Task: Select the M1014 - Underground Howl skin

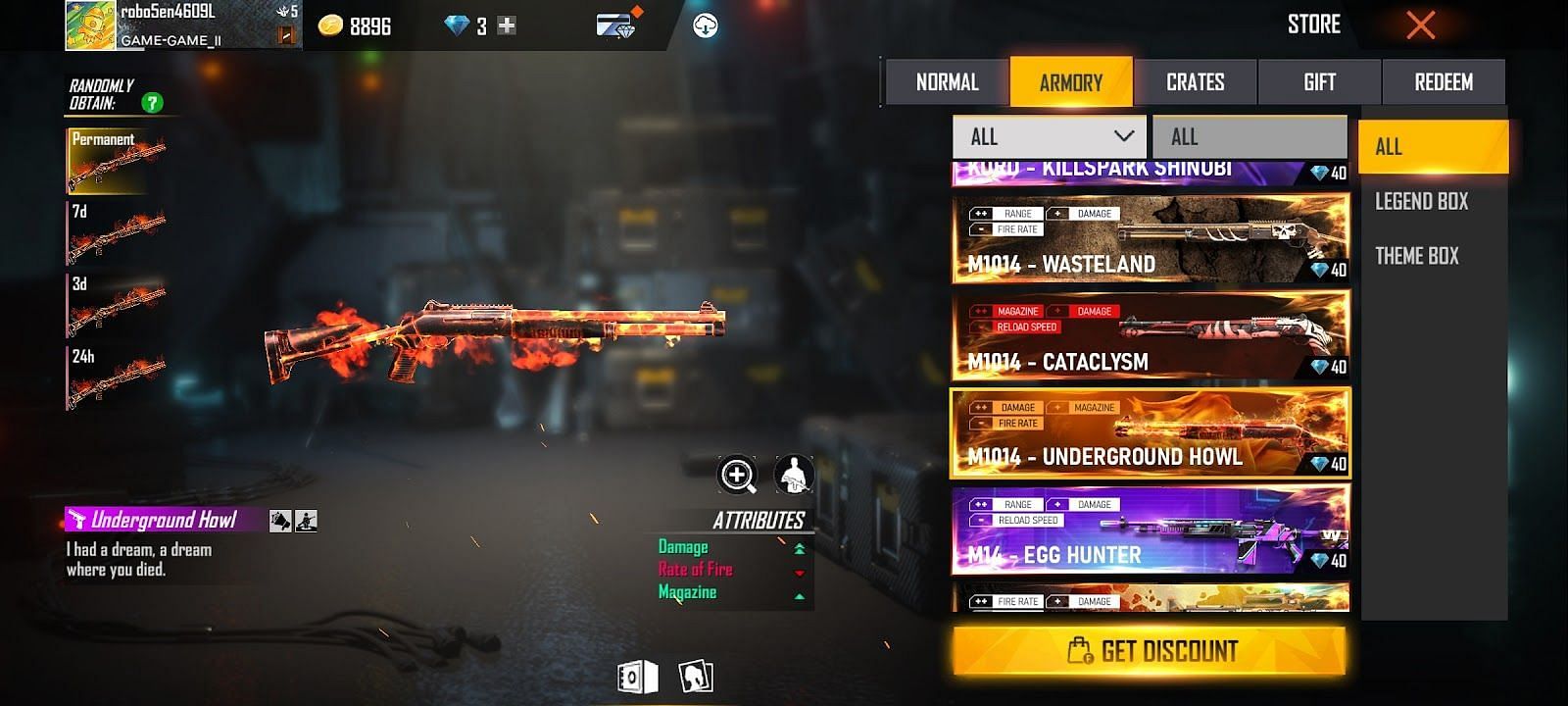Action: pos(1150,433)
